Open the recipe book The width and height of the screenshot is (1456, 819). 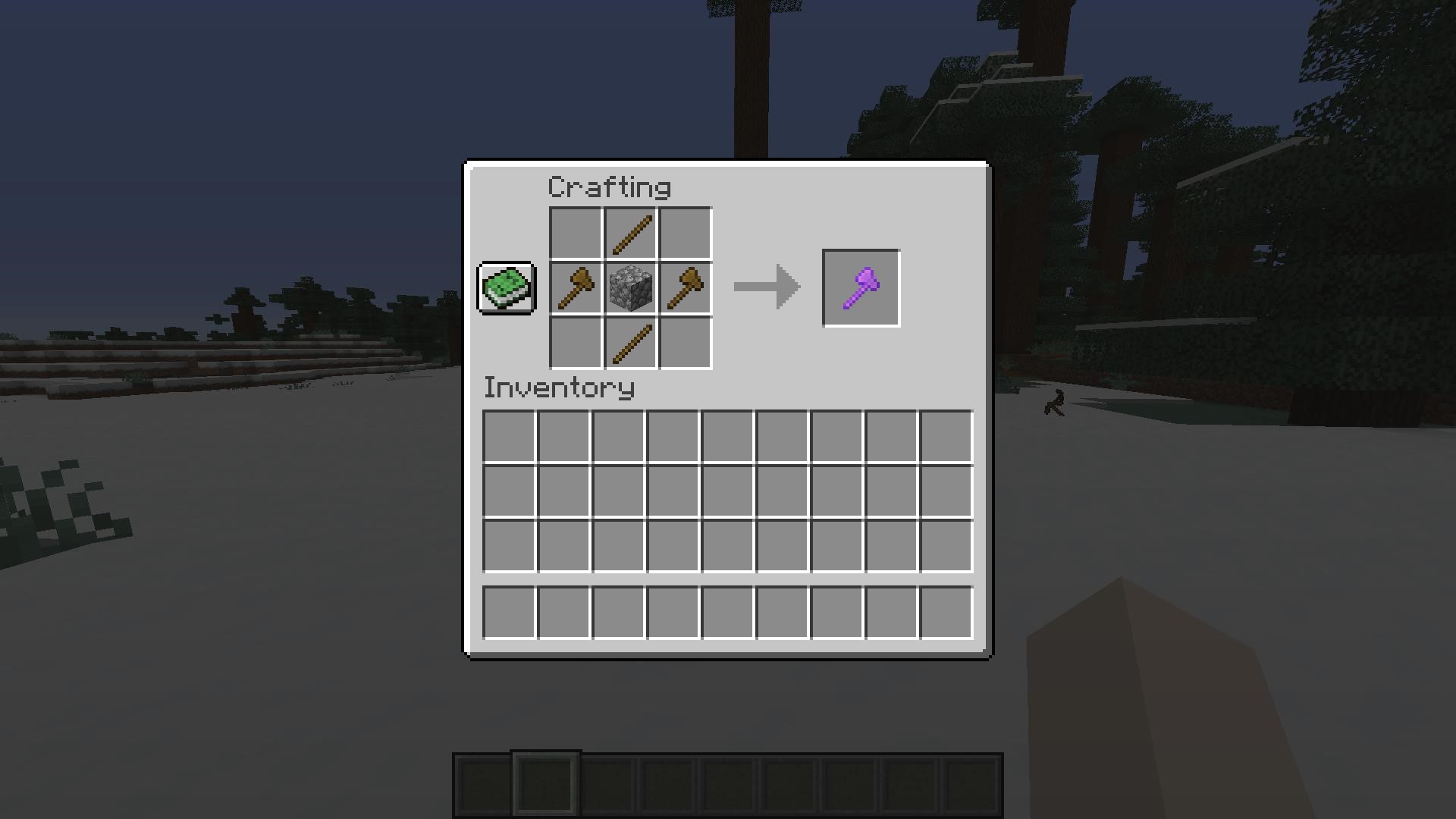click(x=505, y=289)
